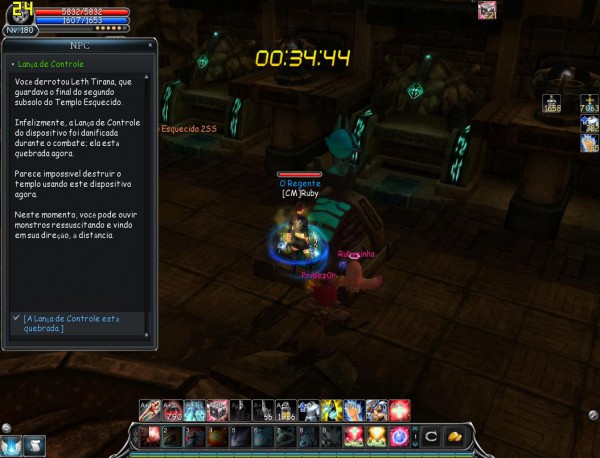The image size is (600, 458).
Task: Click the golden cross buff icon showing 7063
Action: [588, 102]
